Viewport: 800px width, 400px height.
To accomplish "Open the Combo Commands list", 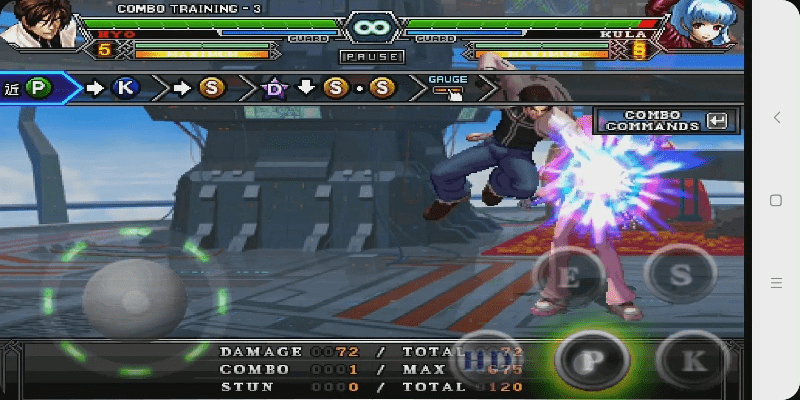I will click(x=663, y=121).
